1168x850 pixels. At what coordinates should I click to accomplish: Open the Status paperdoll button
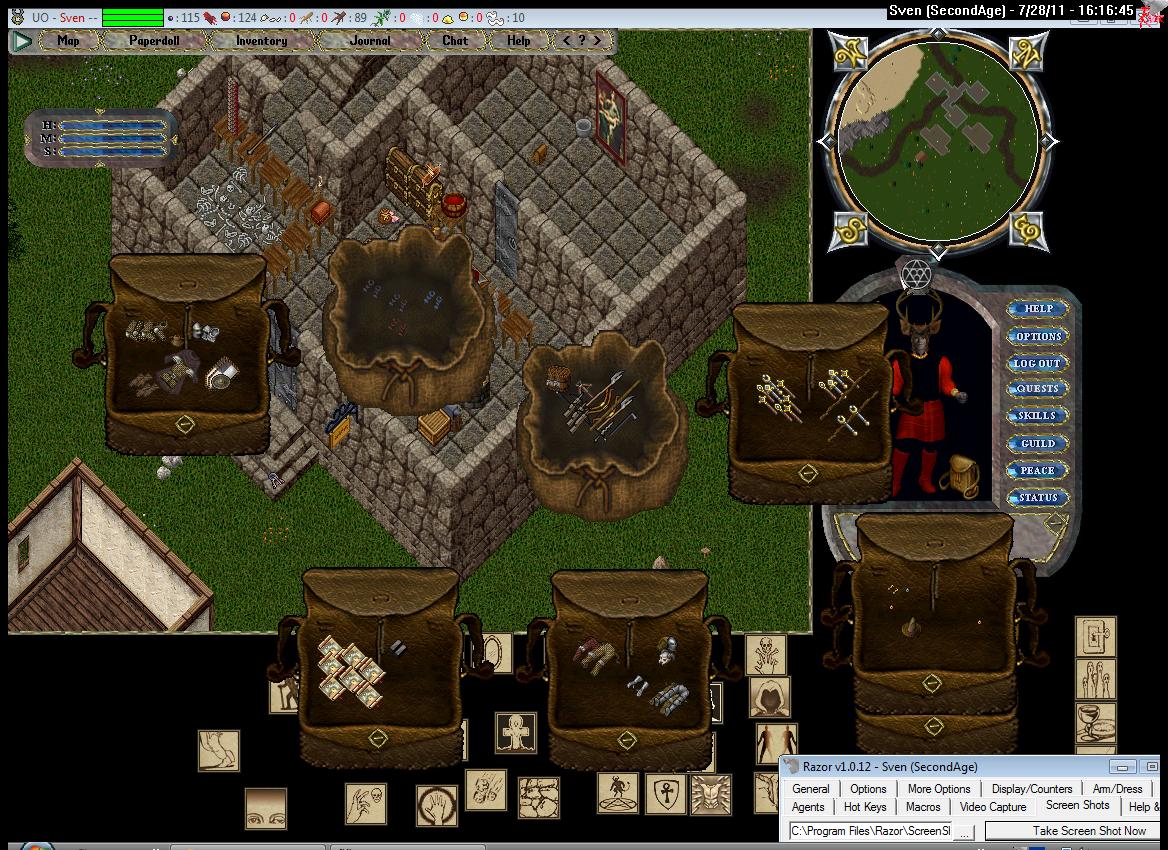(x=1038, y=497)
